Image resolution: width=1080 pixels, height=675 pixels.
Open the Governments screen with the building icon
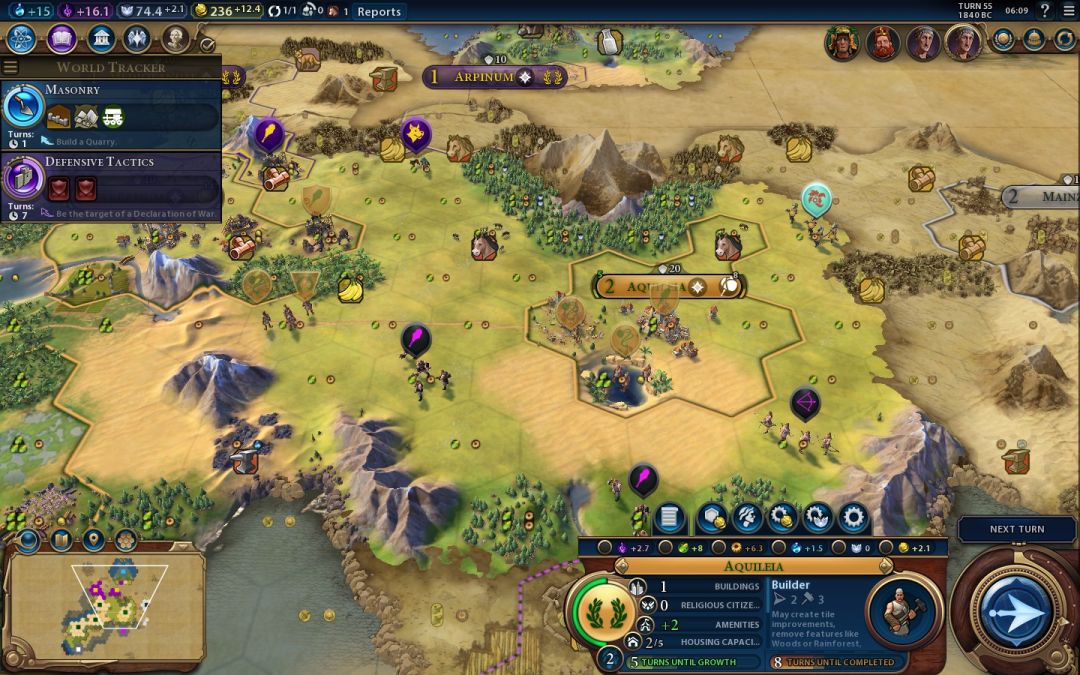(100, 39)
